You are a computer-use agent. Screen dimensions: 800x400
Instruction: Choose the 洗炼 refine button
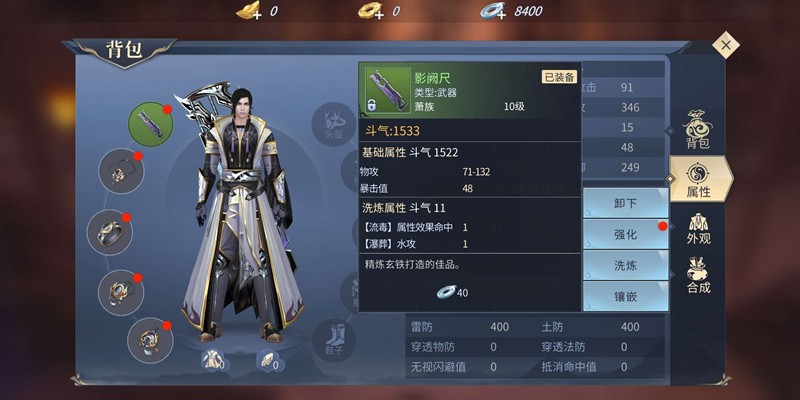(x=625, y=265)
